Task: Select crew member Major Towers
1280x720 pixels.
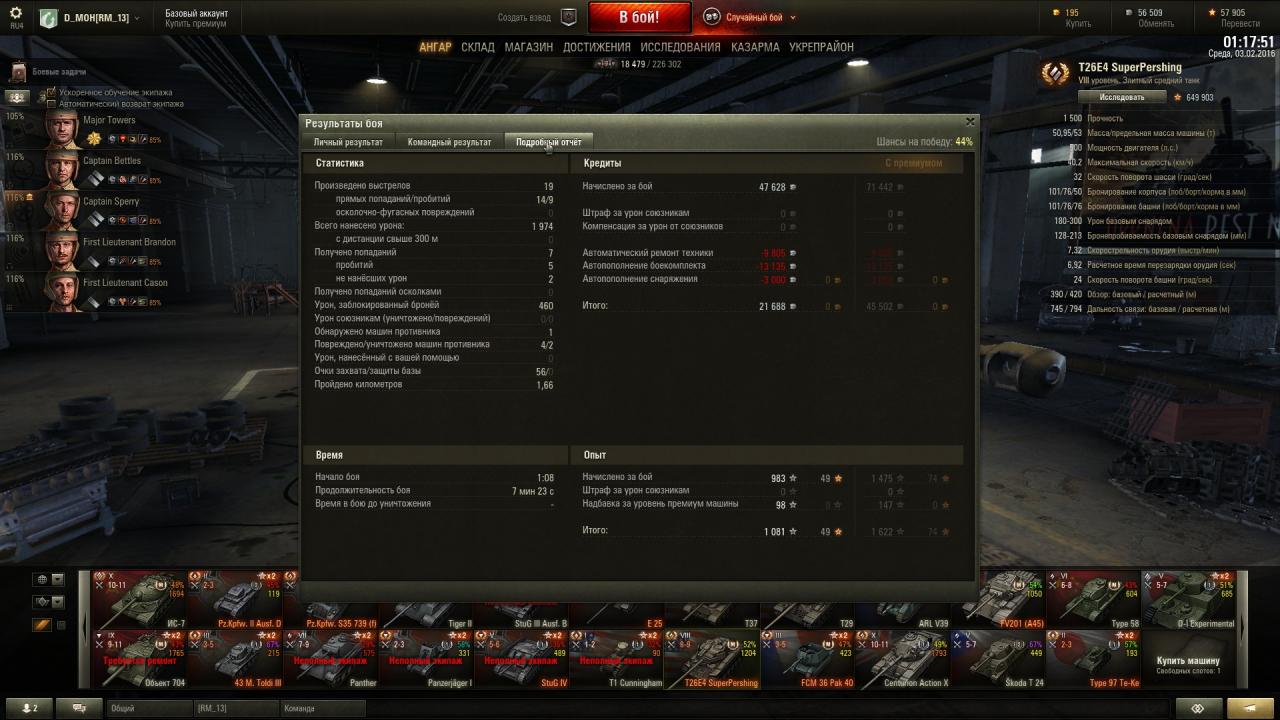Action: [x=62, y=128]
